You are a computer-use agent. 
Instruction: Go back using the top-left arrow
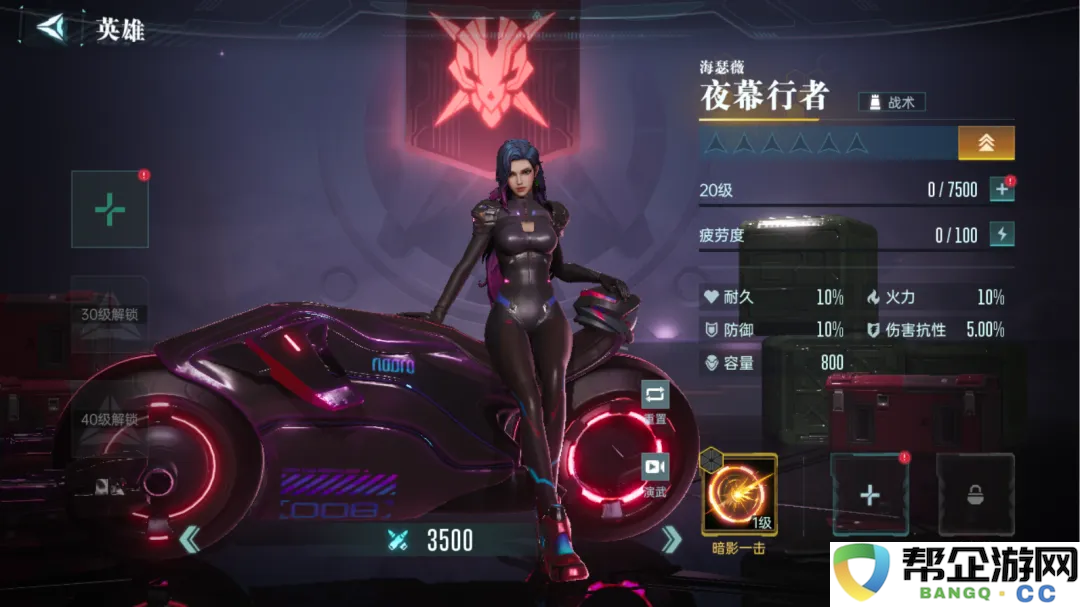50,27
